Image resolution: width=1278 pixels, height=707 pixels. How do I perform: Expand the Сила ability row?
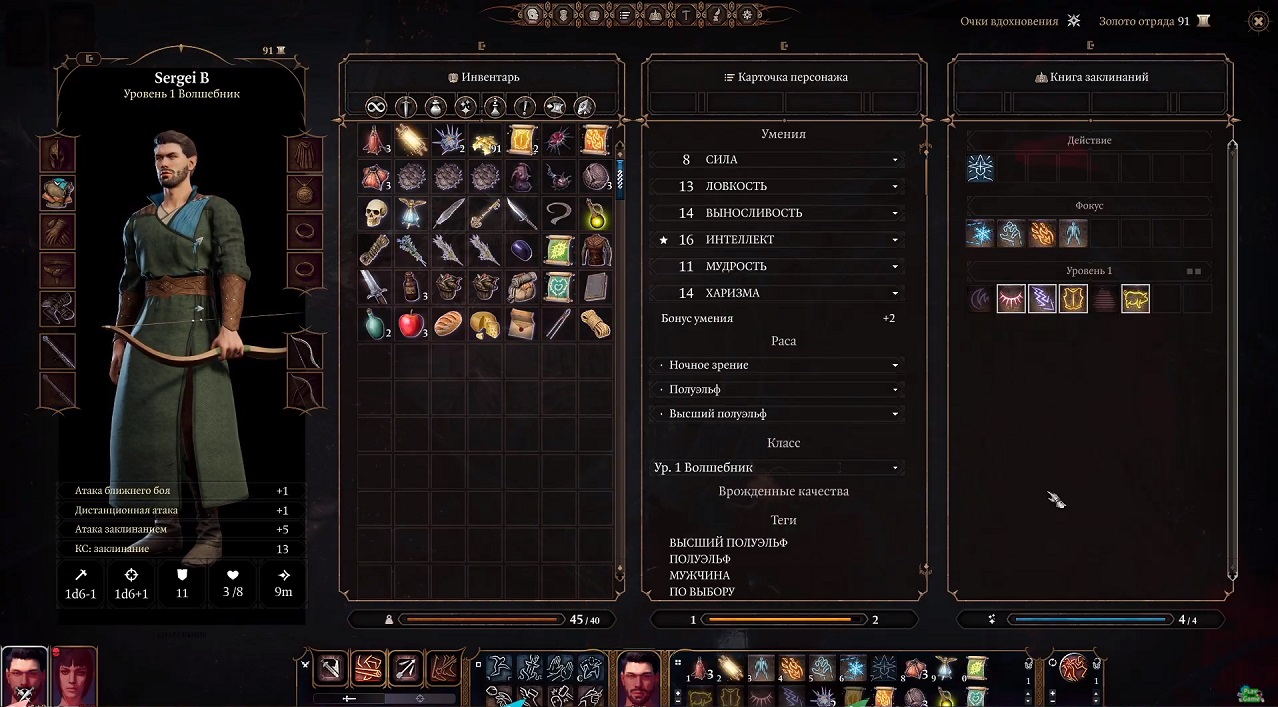pos(895,160)
